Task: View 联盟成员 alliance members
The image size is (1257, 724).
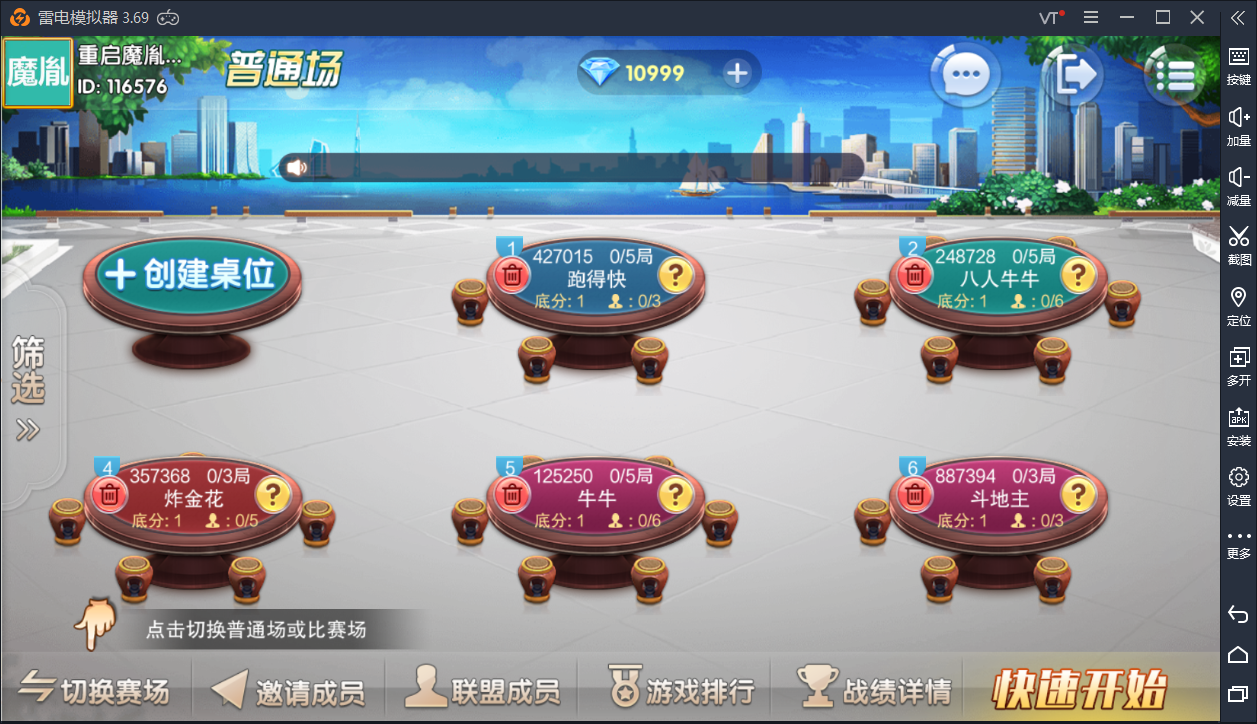Action: click(482, 689)
